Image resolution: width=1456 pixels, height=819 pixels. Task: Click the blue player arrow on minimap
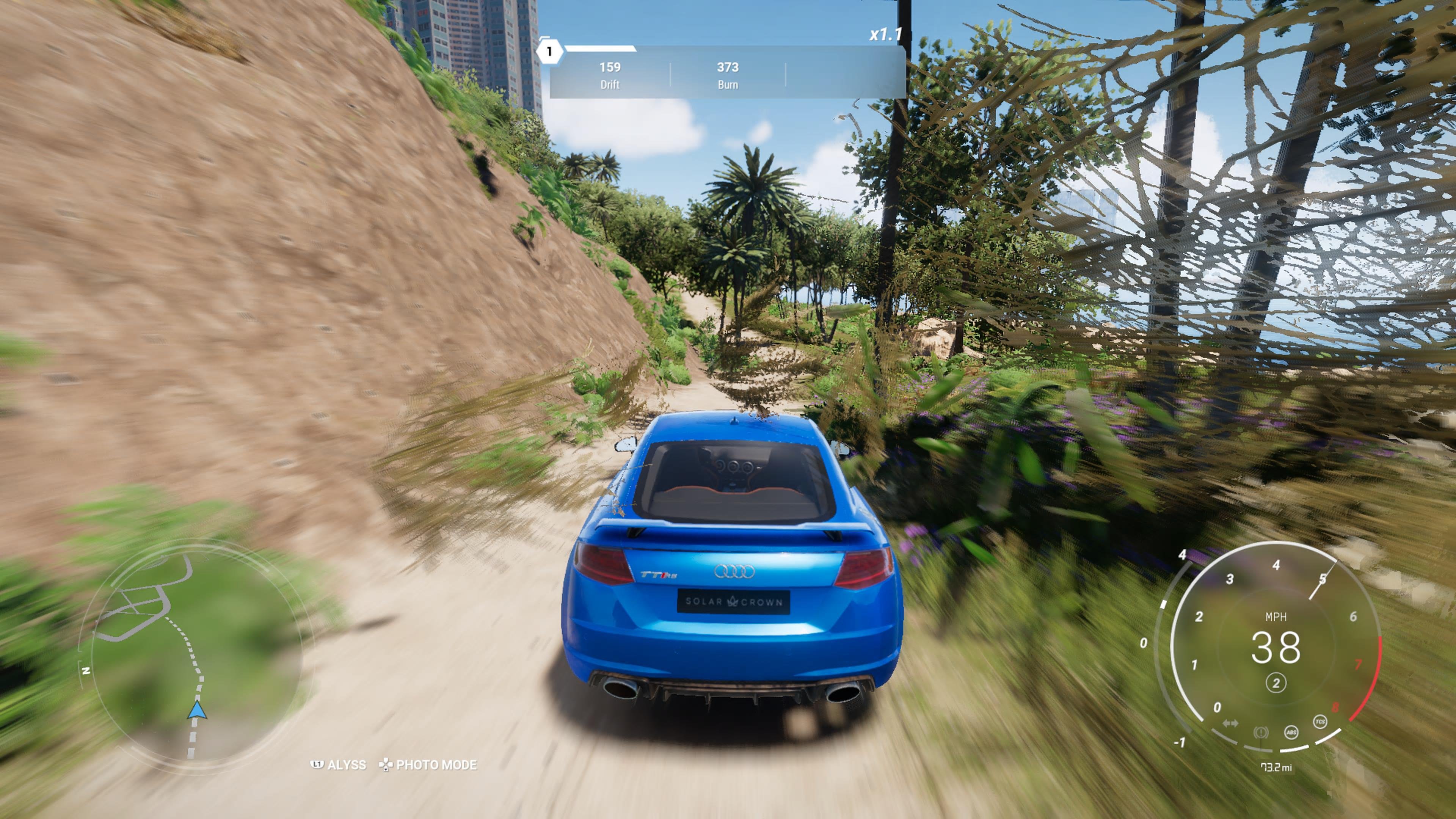(x=197, y=710)
